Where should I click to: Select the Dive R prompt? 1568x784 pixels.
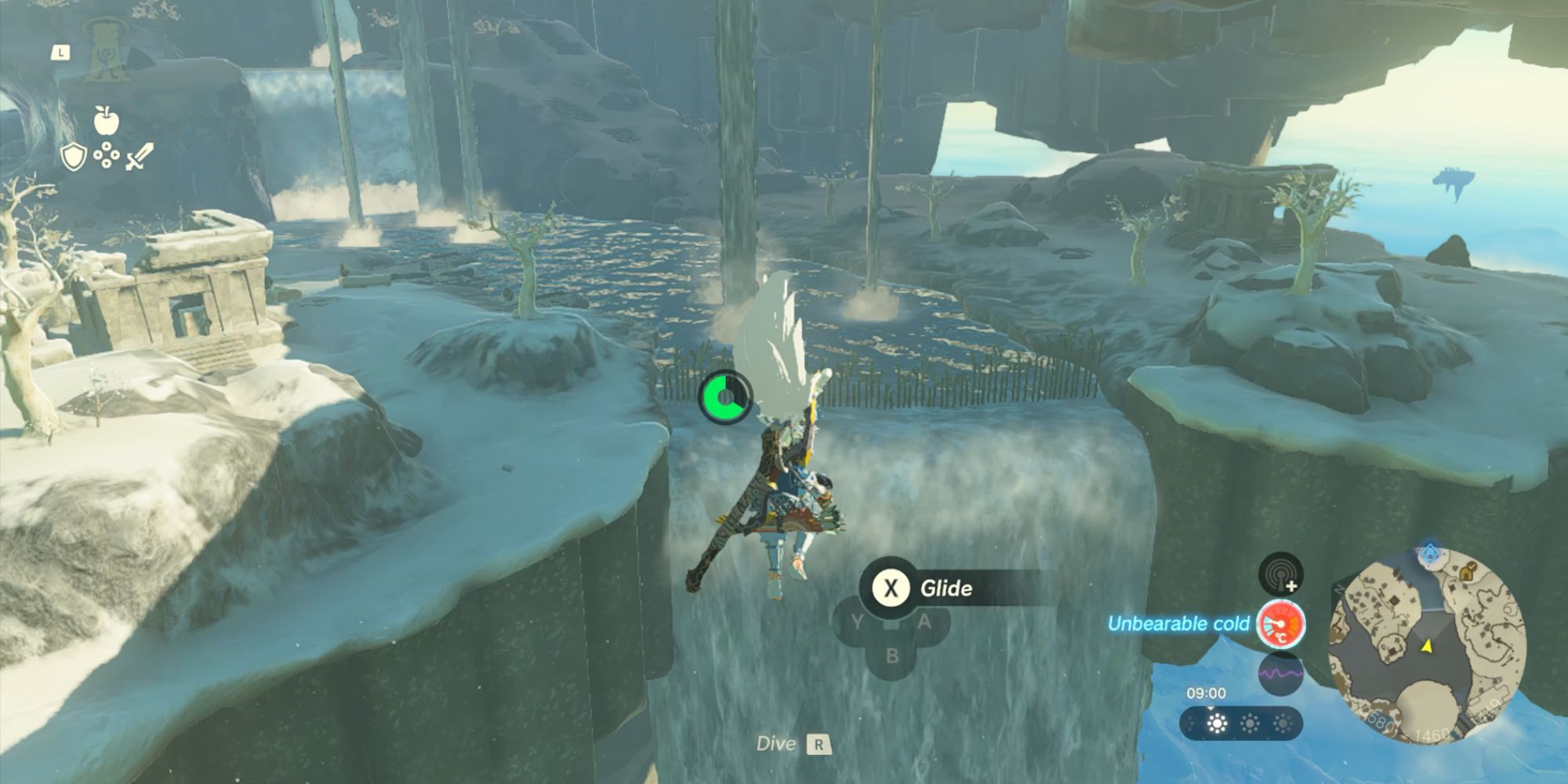(789, 745)
